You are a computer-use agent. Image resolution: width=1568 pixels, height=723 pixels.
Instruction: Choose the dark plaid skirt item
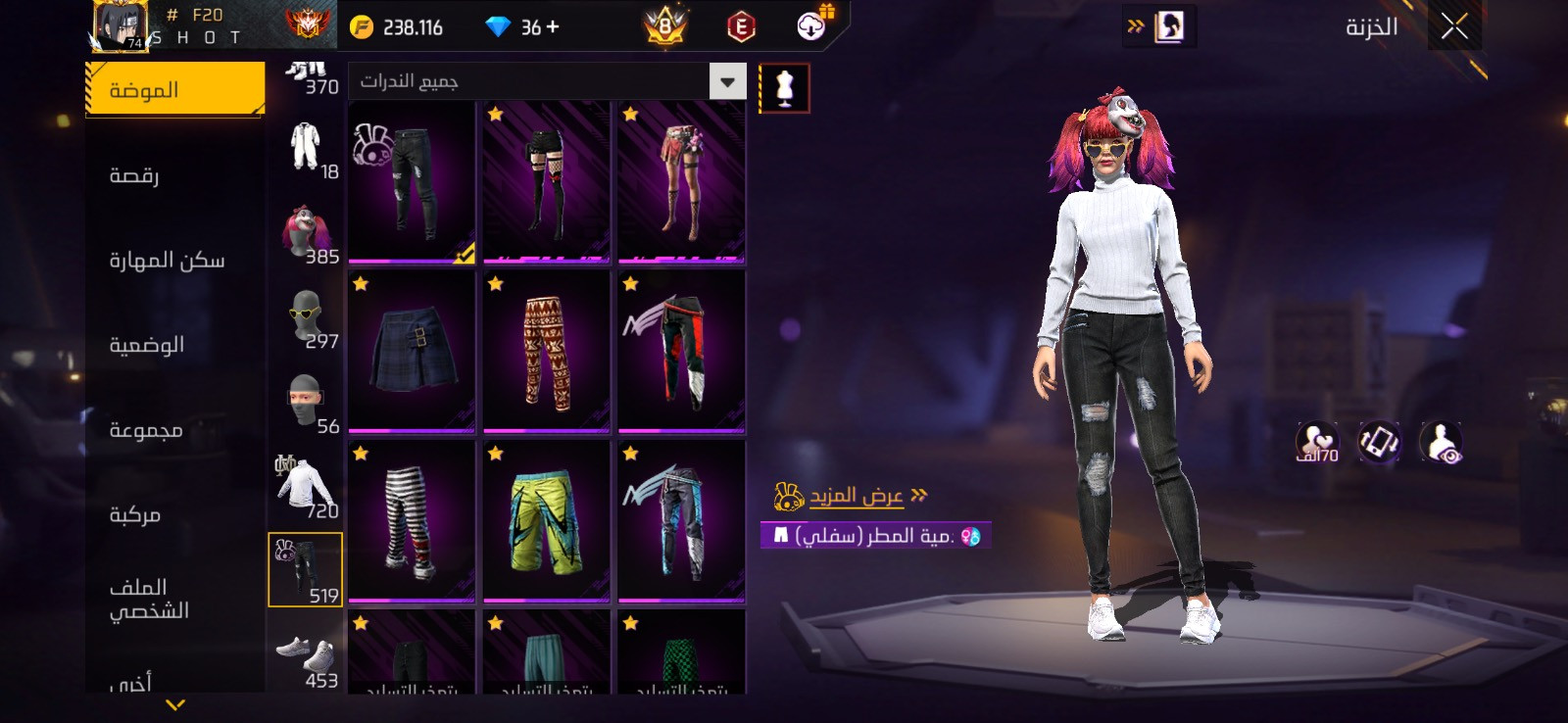(x=412, y=351)
